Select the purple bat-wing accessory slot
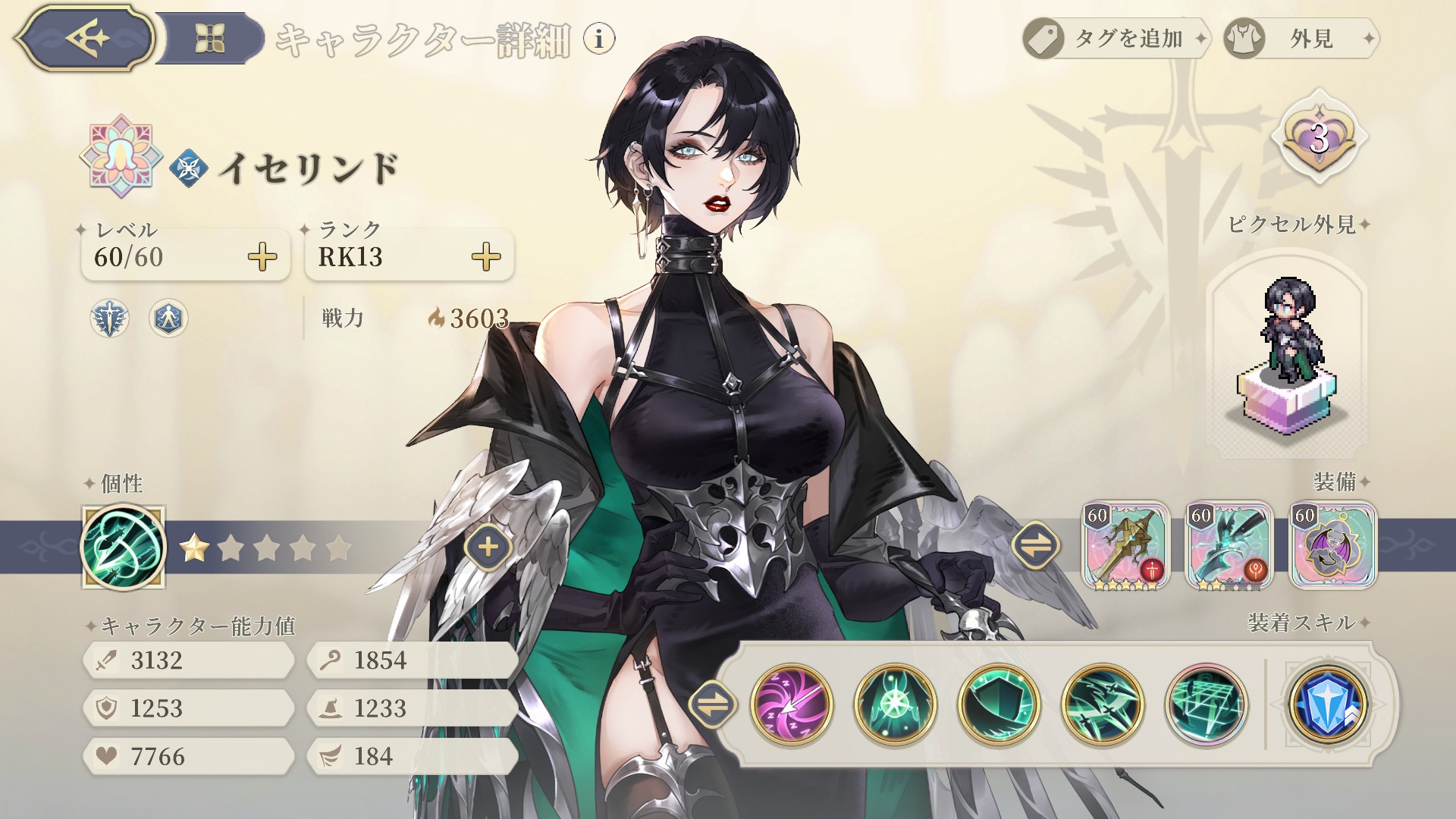 click(x=1332, y=545)
